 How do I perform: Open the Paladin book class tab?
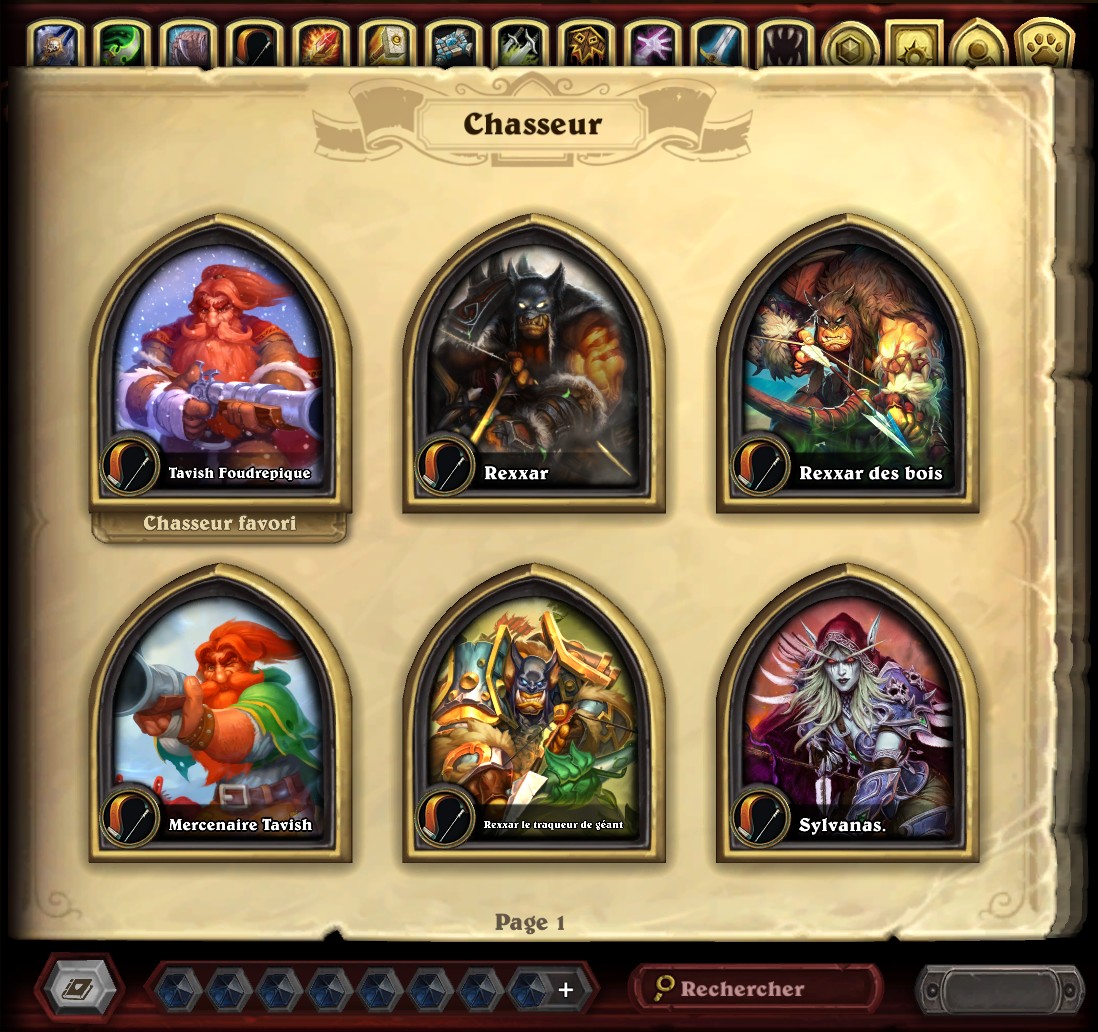[386, 45]
